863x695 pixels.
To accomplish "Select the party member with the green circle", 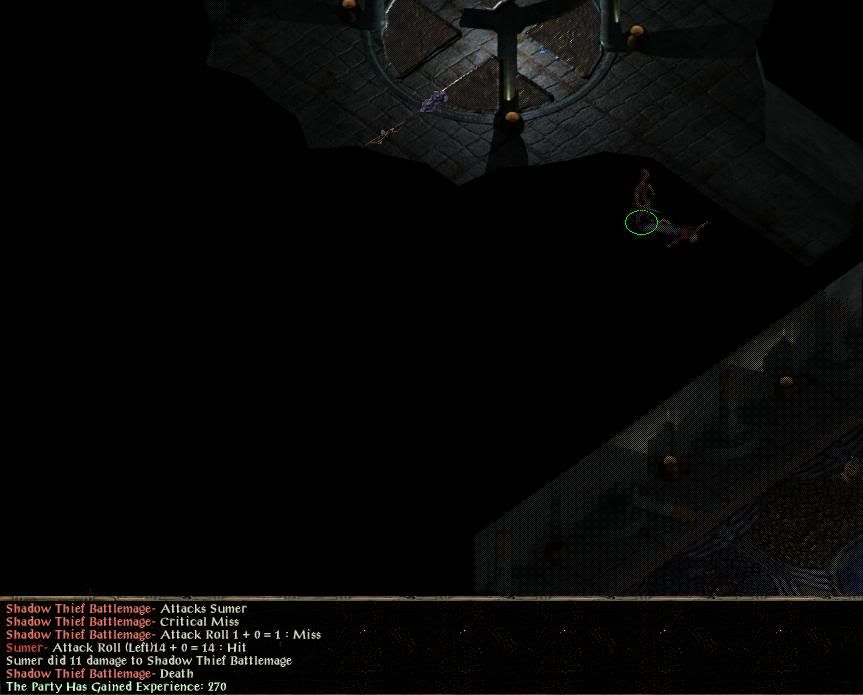I will (643, 206).
